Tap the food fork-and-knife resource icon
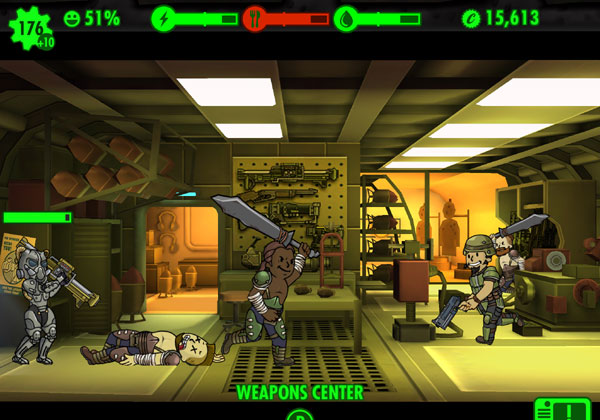The width and height of the screenshot is (600, 420). [255, 18]
